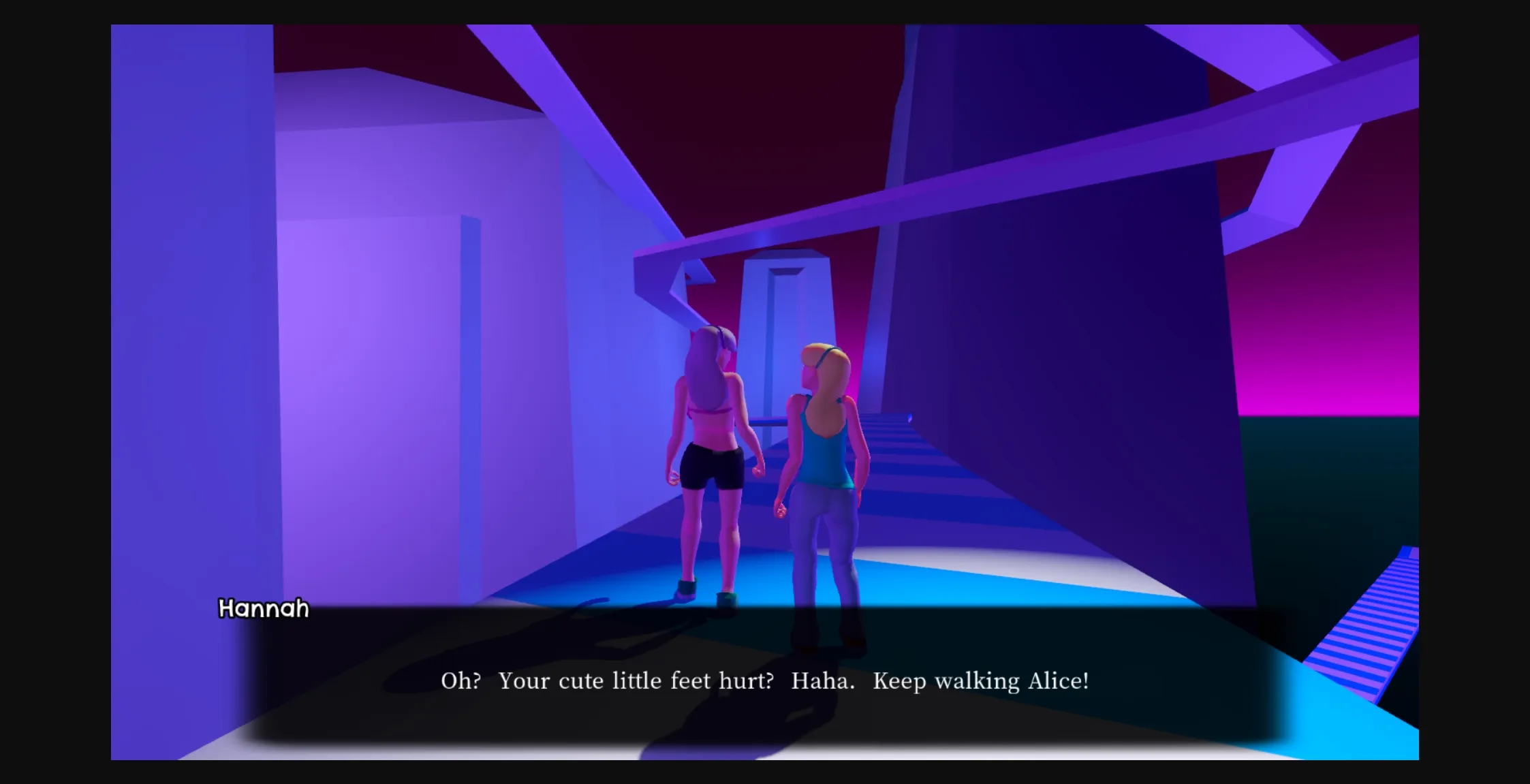Viewport: 1530px width, 784px height.
Task: Click the Hannah name label
Action: pos(263,608)
